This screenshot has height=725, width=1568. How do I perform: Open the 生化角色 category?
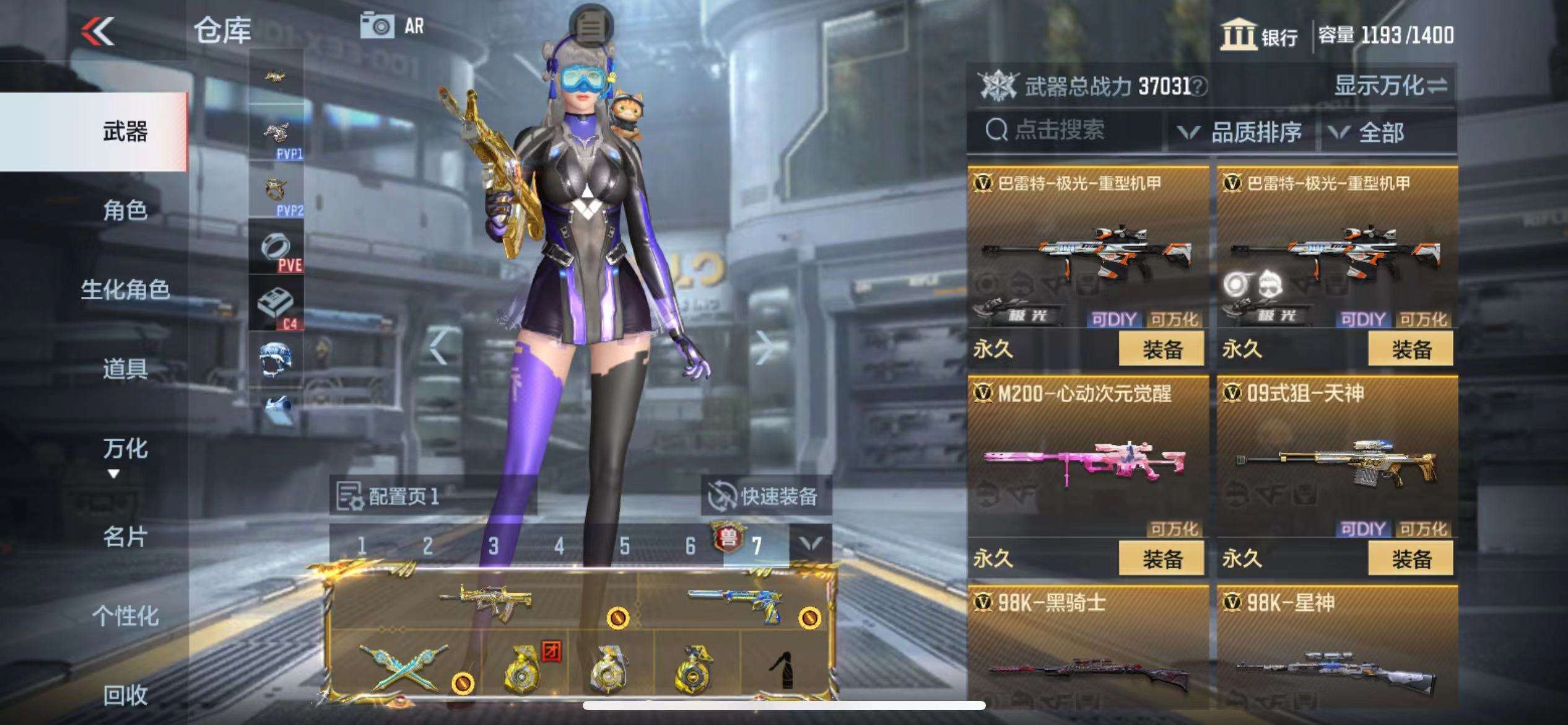[125, 289]
